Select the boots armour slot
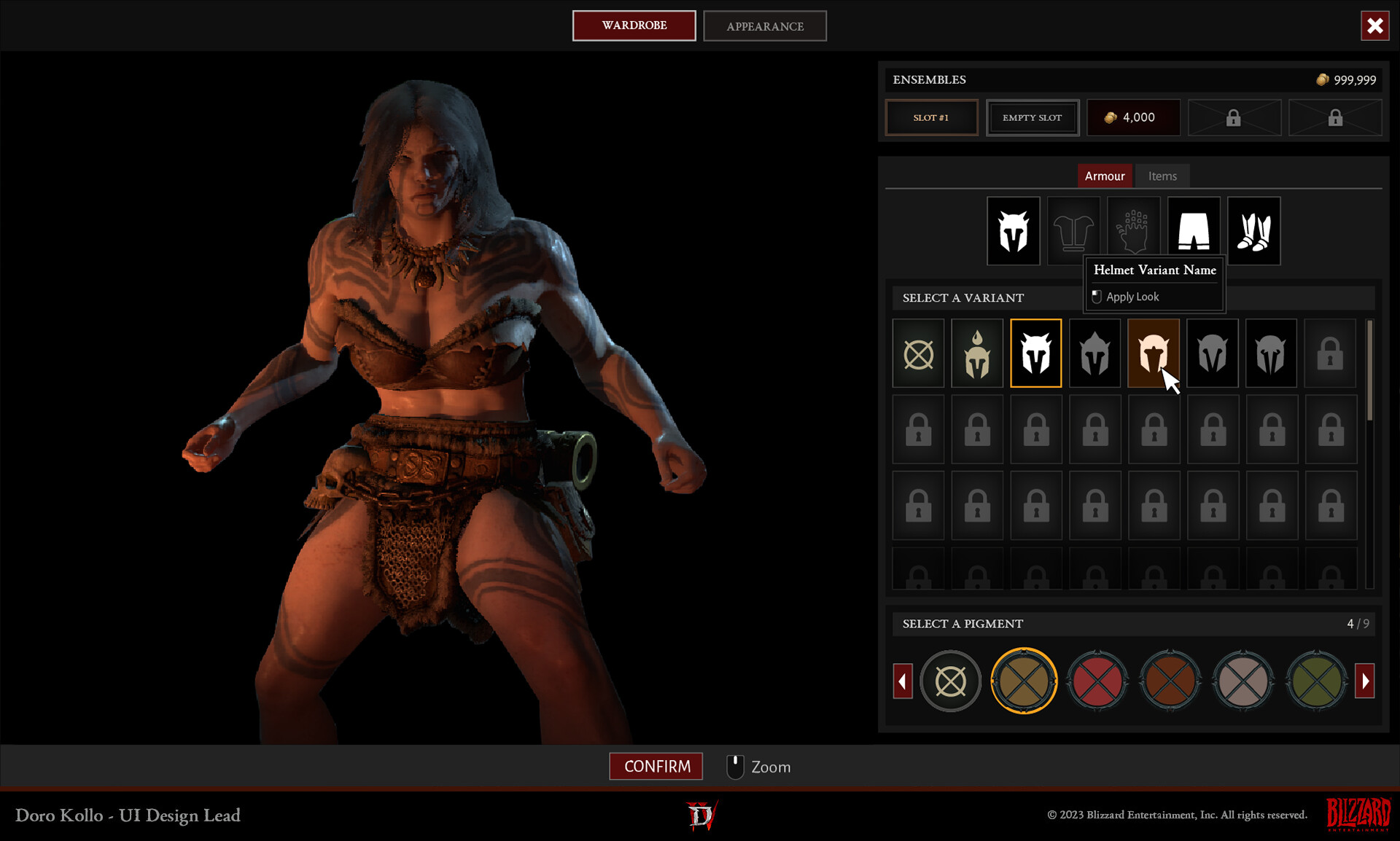 tap(1253, 231)
